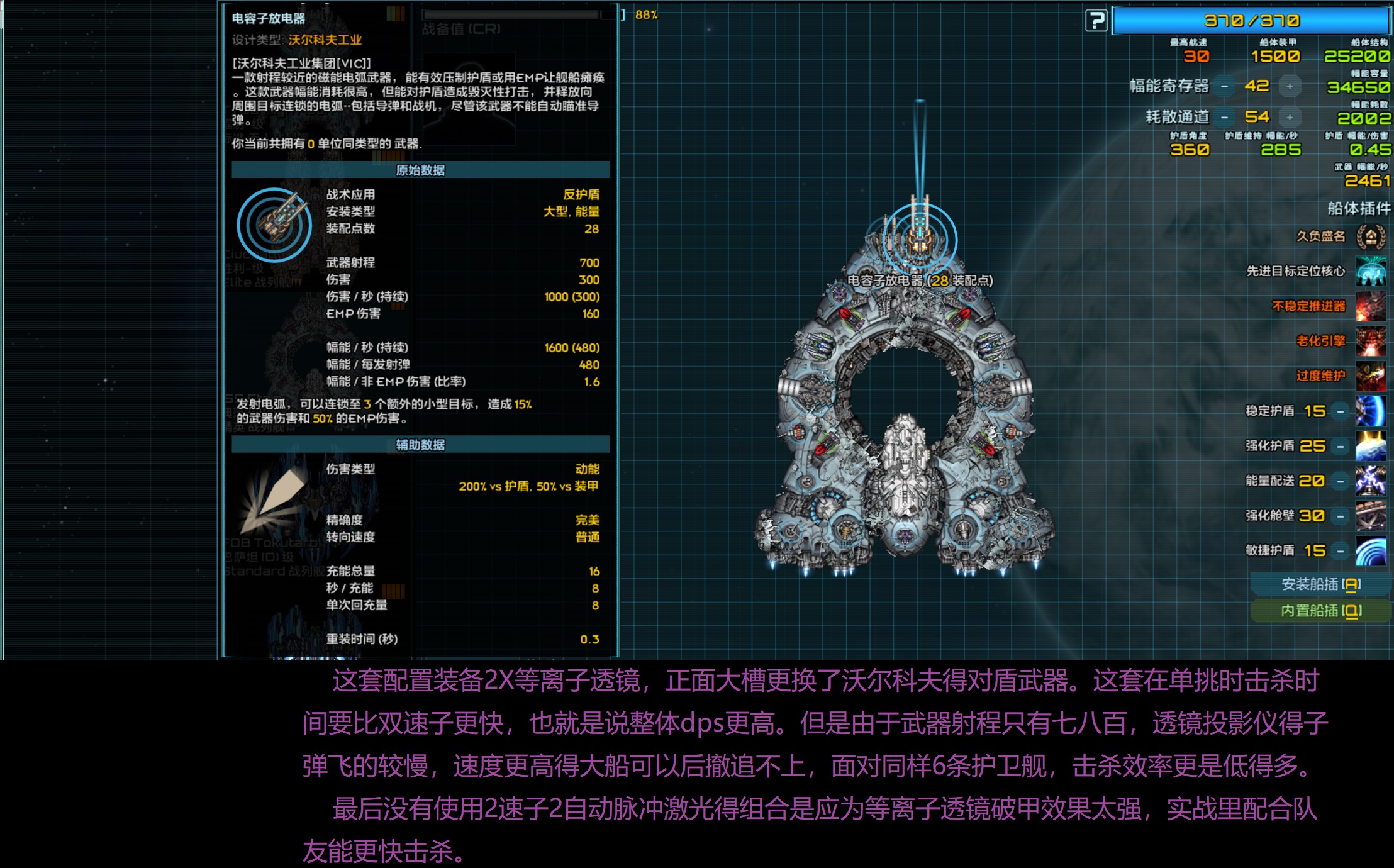Click the 老化引擎 hullmod icon
Screen dimensions: 1394x868
[1371, 342]
